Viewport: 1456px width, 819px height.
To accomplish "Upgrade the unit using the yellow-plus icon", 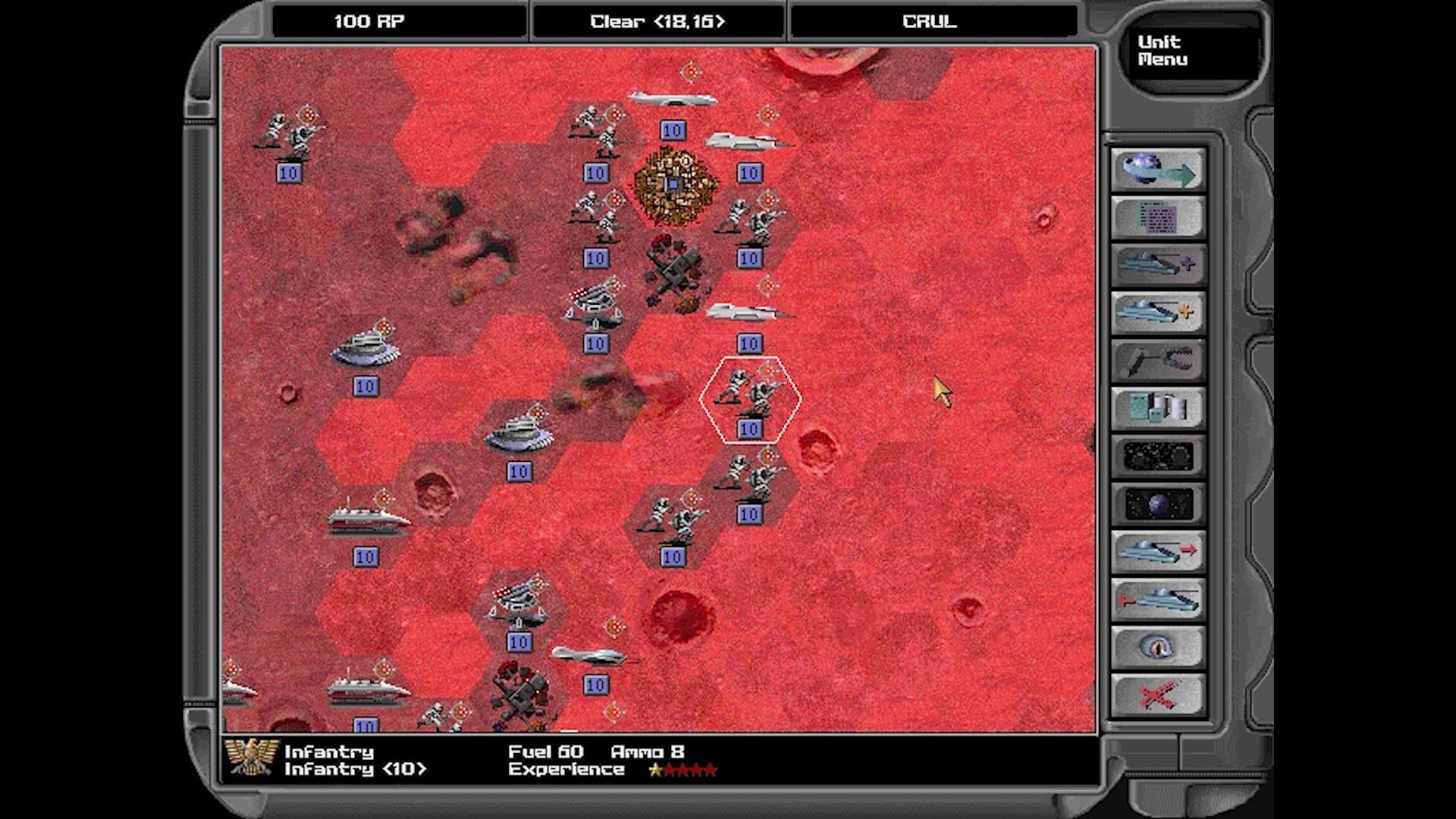I will [1156, 312].
